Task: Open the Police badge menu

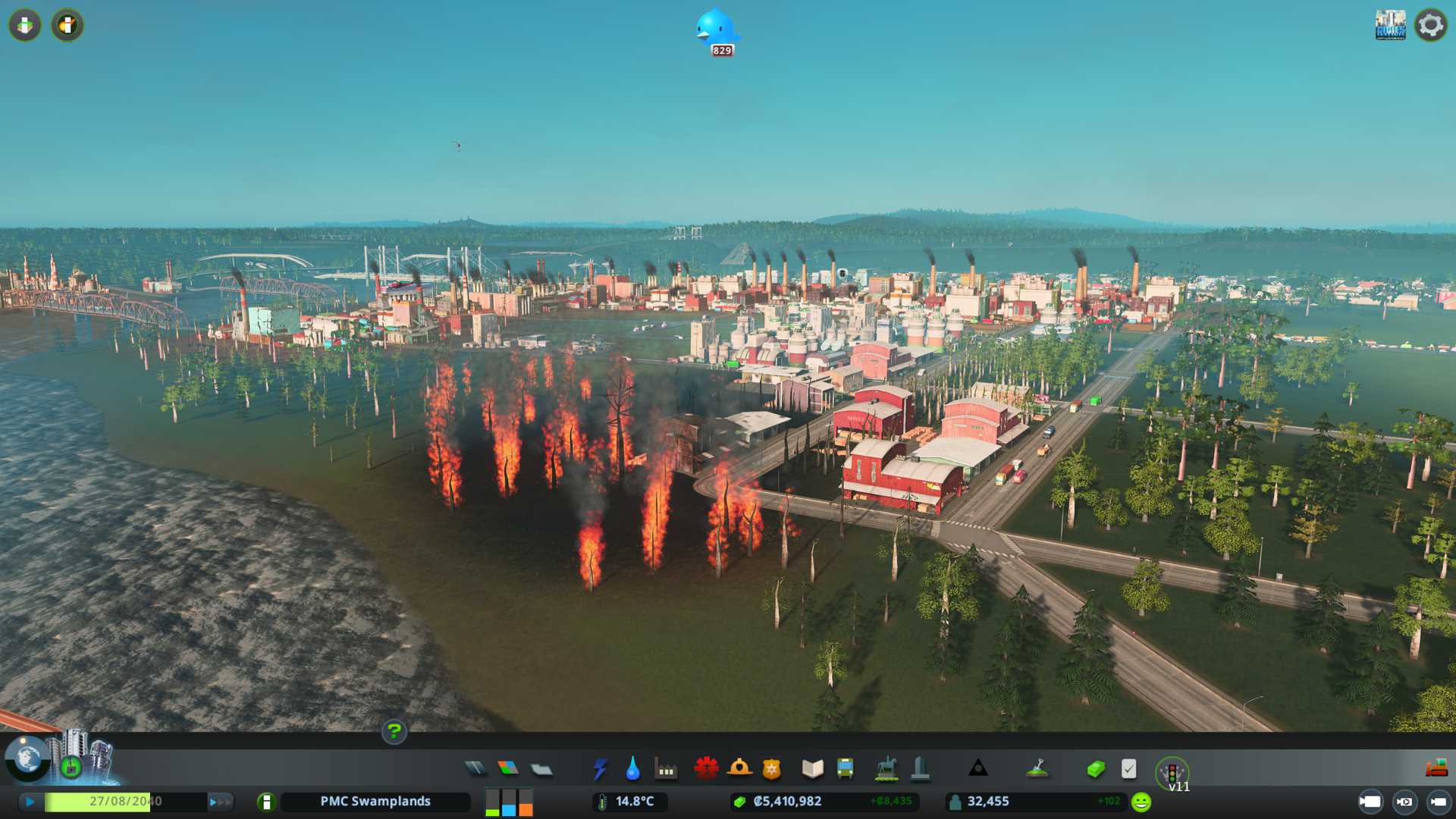Action: [x=771, y=769]
